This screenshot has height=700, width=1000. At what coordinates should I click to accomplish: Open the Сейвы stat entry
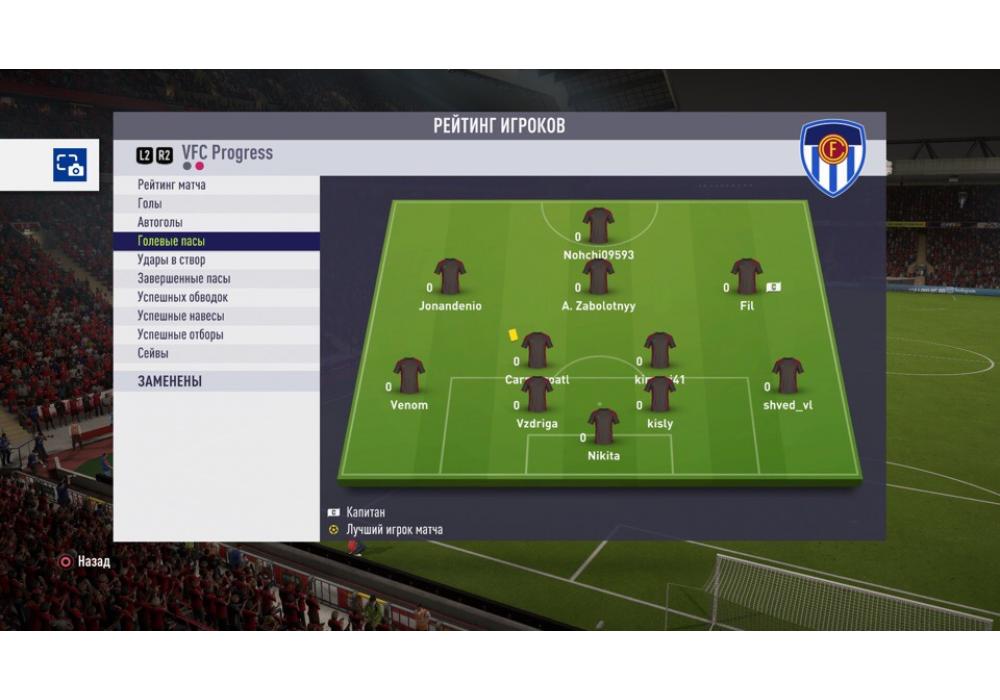153,353
